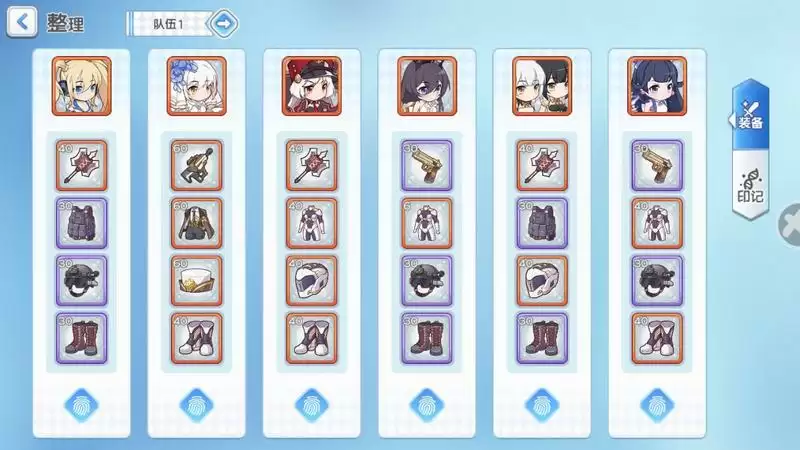This screenshot has width=800, height=450.
Task: Tap the fingerprint button under the blonde character
Action: click(x=82, y=404)
